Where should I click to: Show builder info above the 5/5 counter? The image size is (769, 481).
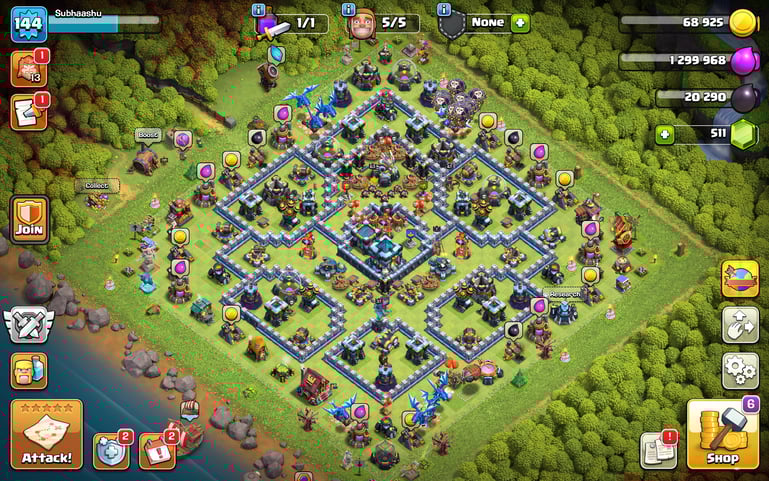click(x=349, y=9)
